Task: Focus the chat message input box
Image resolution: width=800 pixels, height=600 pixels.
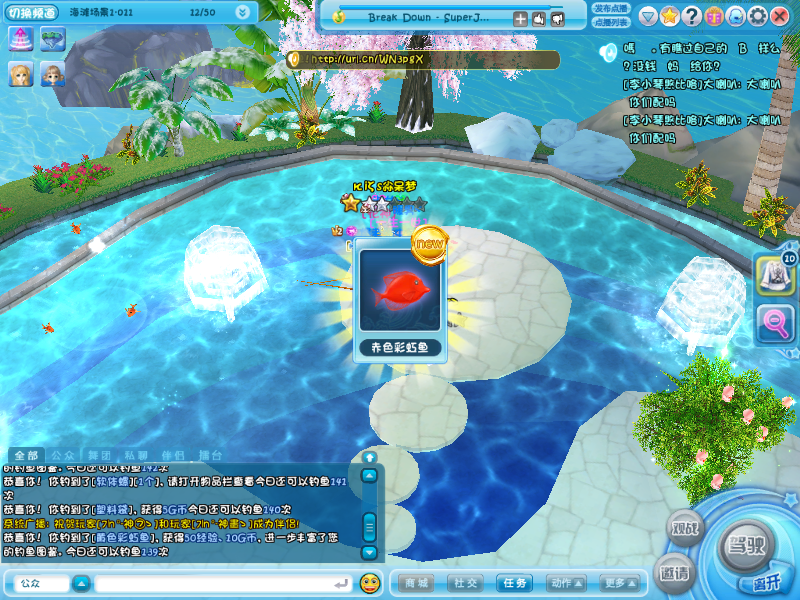Action: 218,583
